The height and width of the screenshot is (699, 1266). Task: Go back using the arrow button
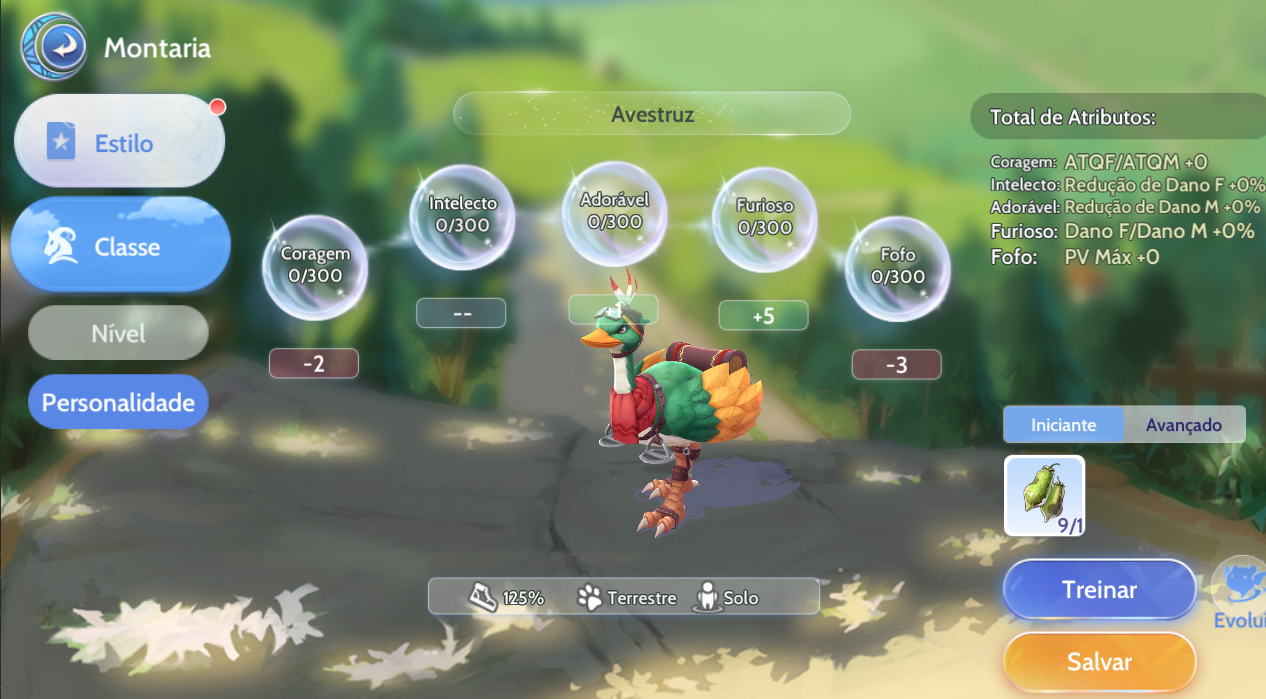point(53,46)
